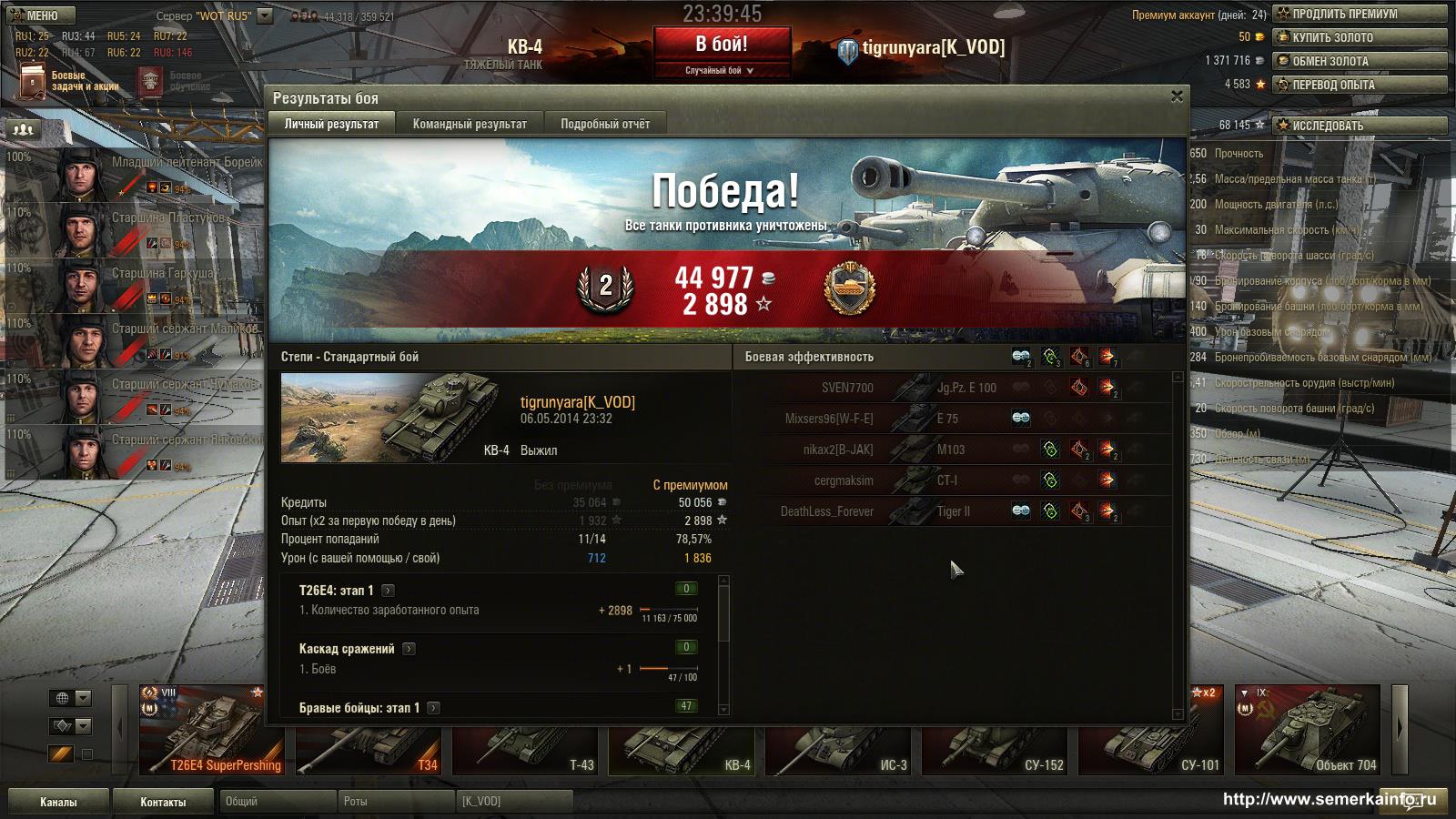The height and width of the screenshot is (819, 1456).
Task: Open the Каналы chat channels button
Action: point(58,802)
